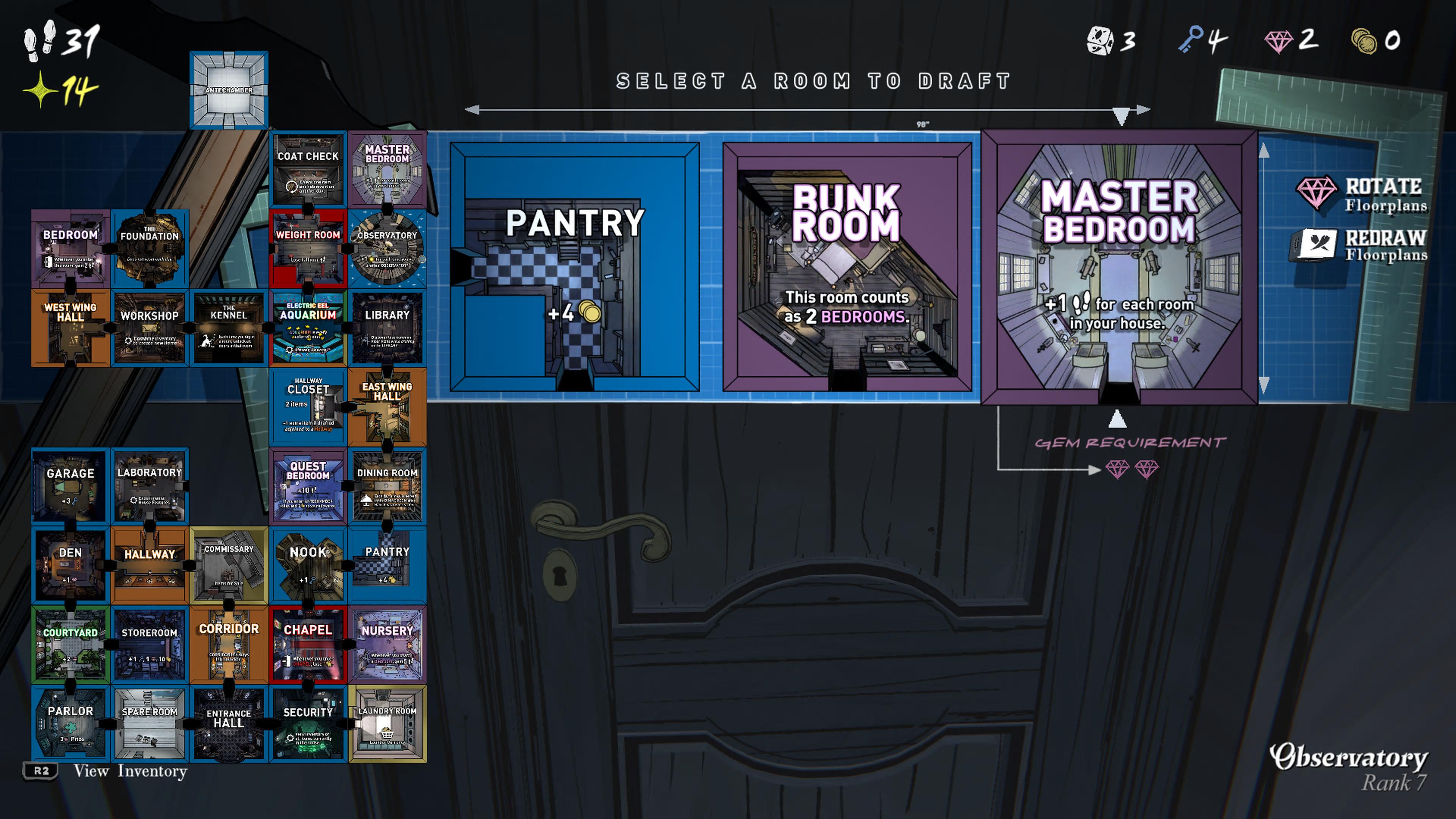The height and width of the screenshot is (819, 1456).
Task: Select the Coat Check room on the map
Action: click(308, 169)
